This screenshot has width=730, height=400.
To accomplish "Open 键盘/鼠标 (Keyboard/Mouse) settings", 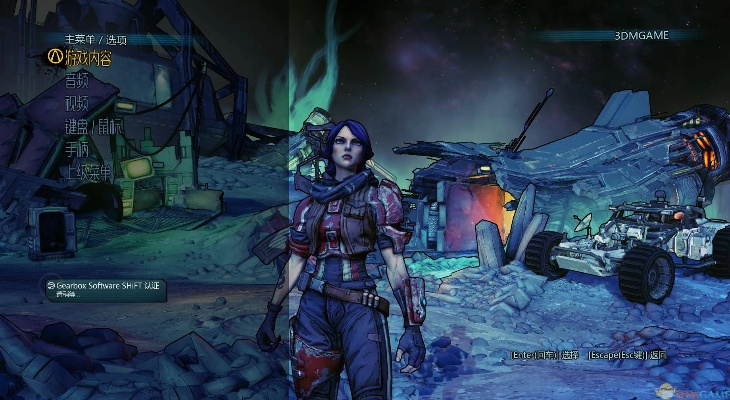I will (x=93, y=126).
